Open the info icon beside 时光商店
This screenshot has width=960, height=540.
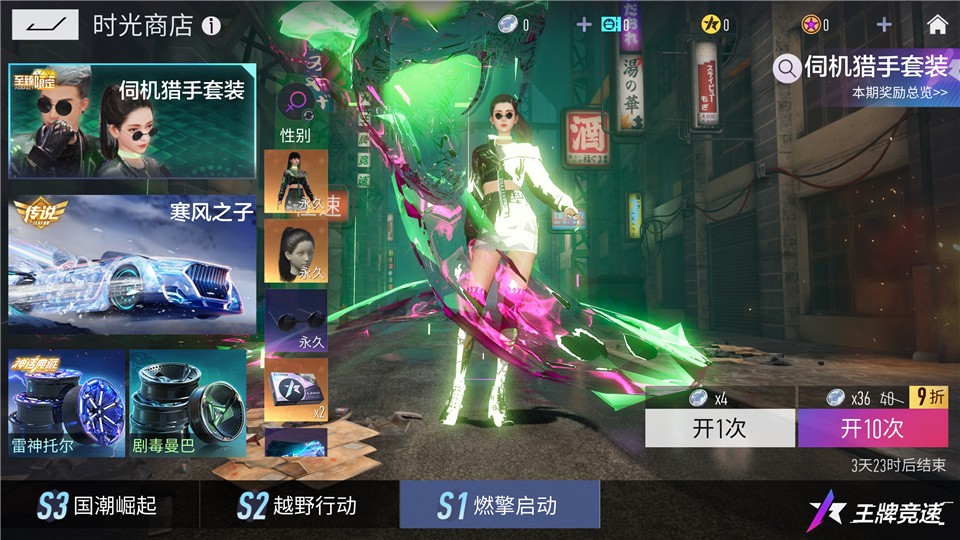[x=211, y=26]
